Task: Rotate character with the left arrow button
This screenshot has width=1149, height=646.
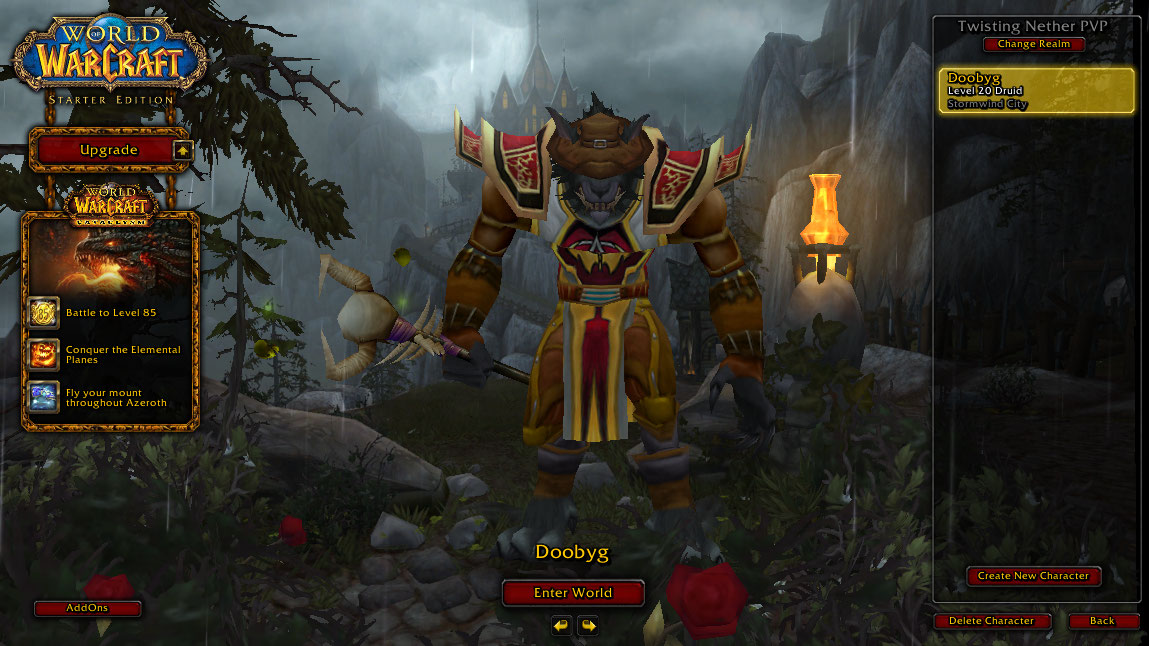Action: click(x=561, y=626)
